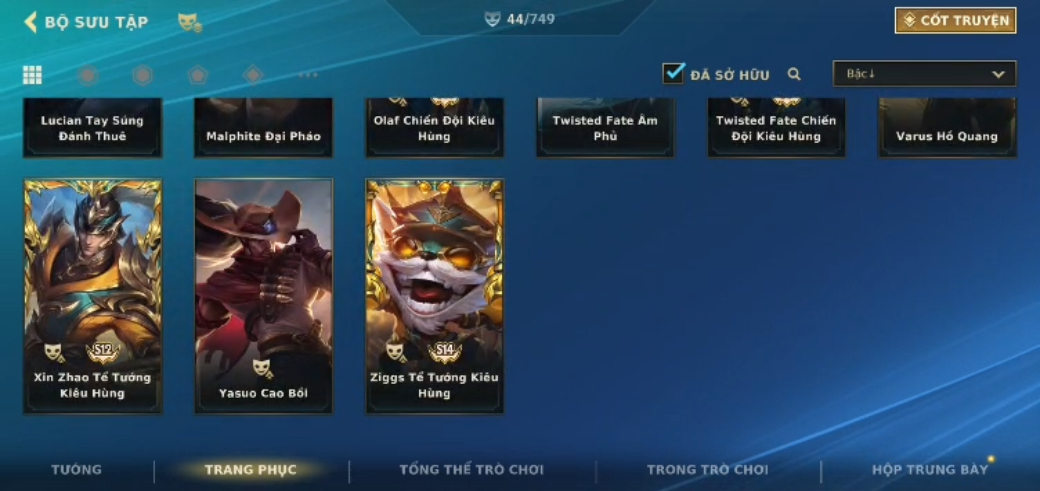Choose the Yasuo Cao Bồi skin

point(263,296)
